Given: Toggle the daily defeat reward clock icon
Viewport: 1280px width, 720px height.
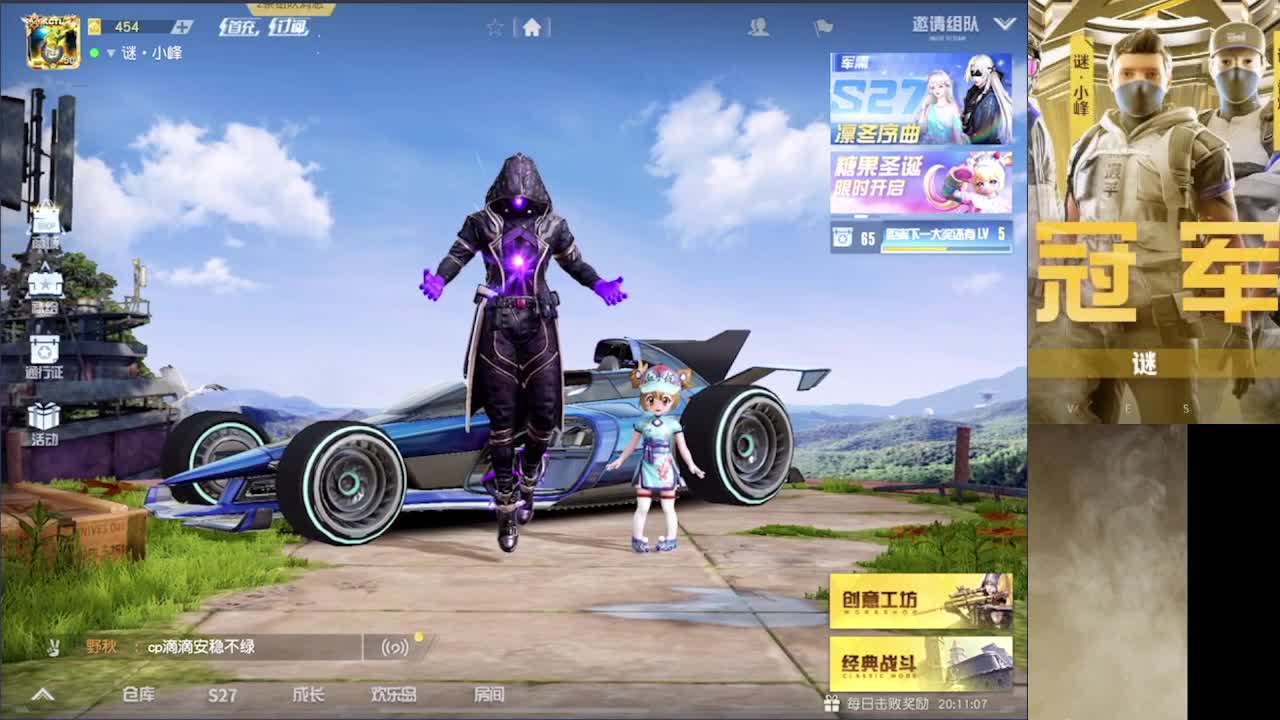Looking at the screenshot, I should [x=830, y=705].
